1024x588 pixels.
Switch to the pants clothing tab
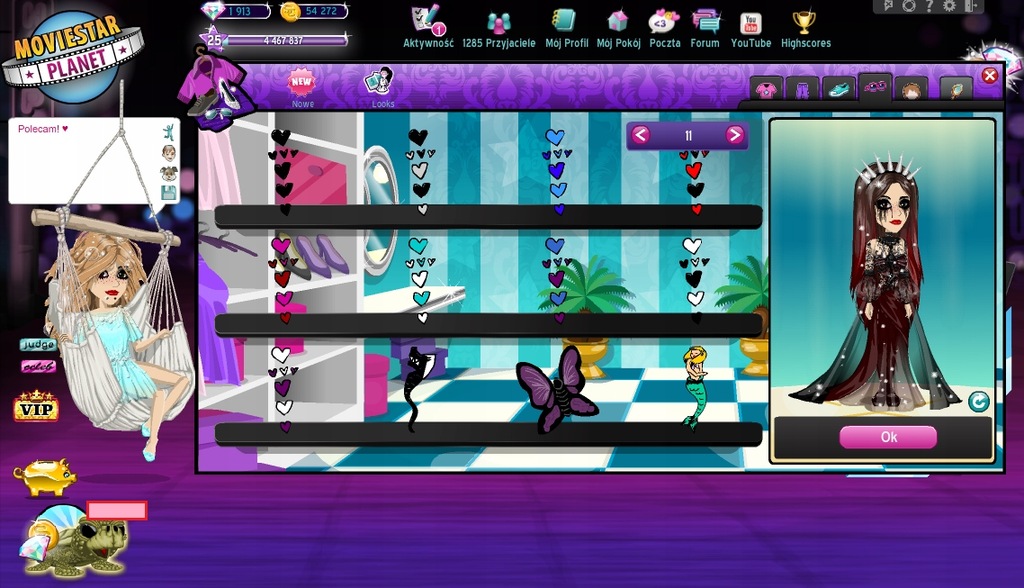pyautogui.click(x=802, y=90)
